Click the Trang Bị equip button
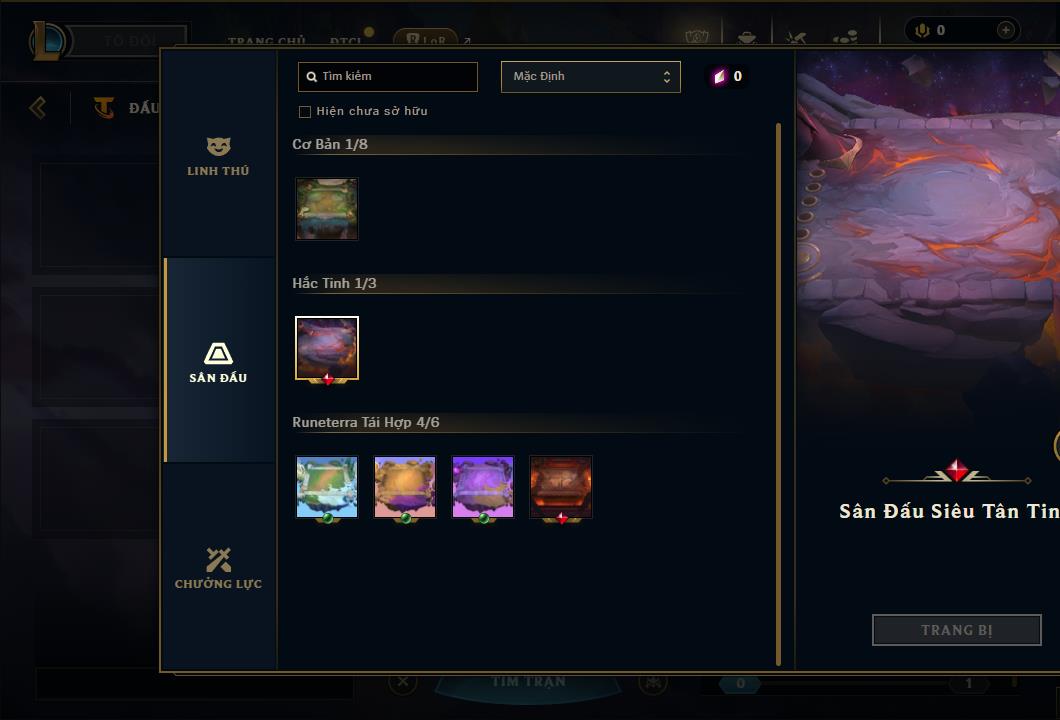The height and width of the screenshot is (720, 1060). point(956,630)
